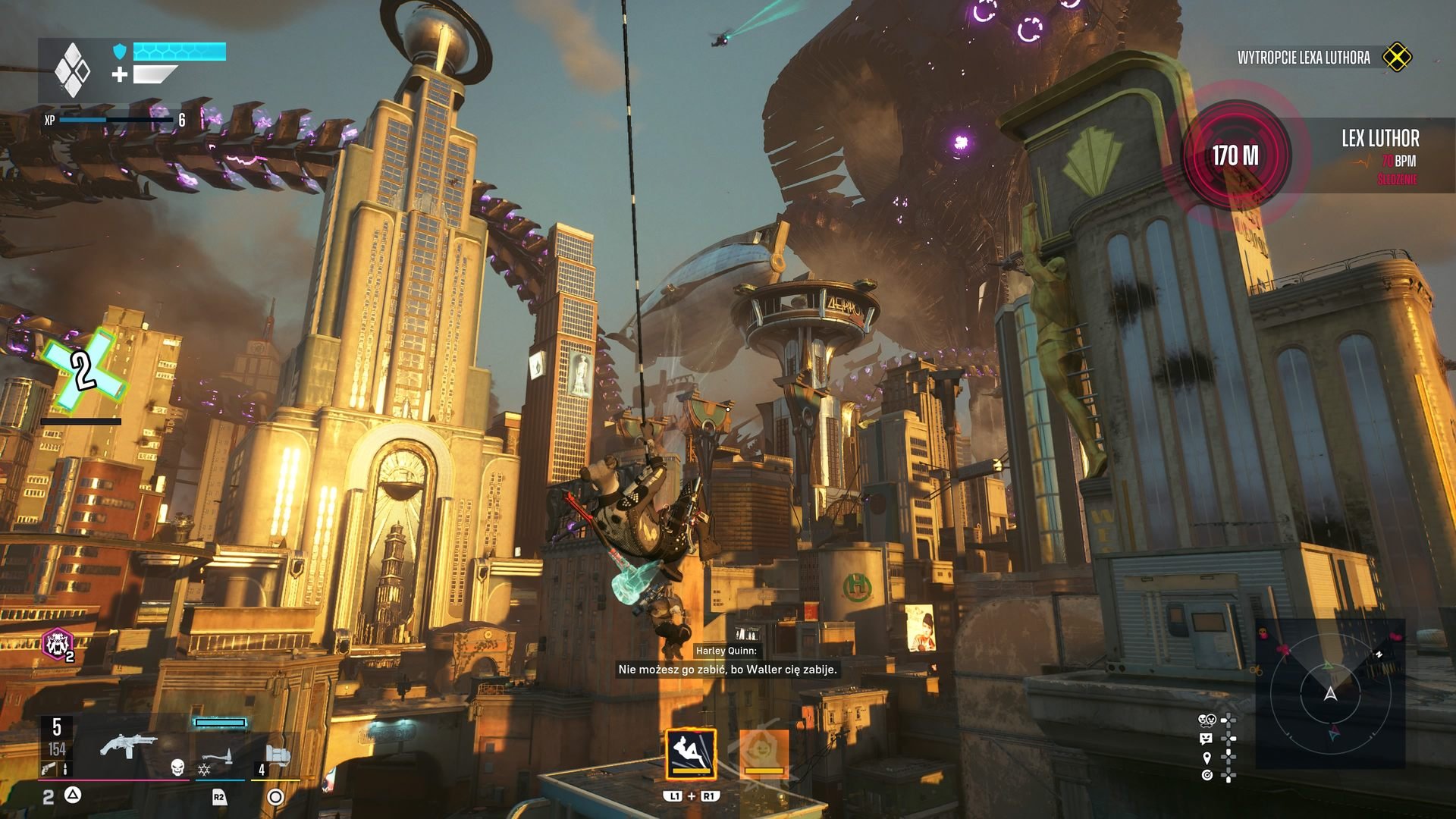Open the circular radar minimap

[x=1330, y=693]
